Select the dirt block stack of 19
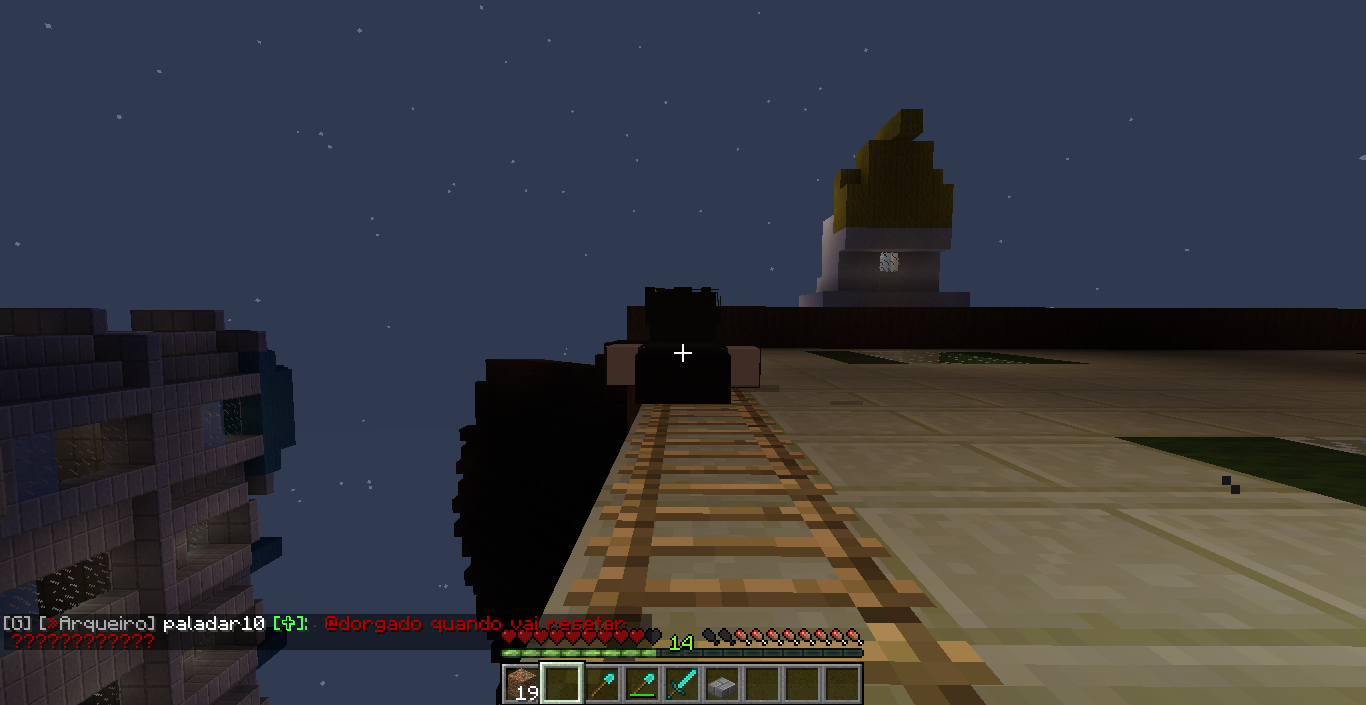The height and width of the screenshot is (705, 1366). pos(521,684)
